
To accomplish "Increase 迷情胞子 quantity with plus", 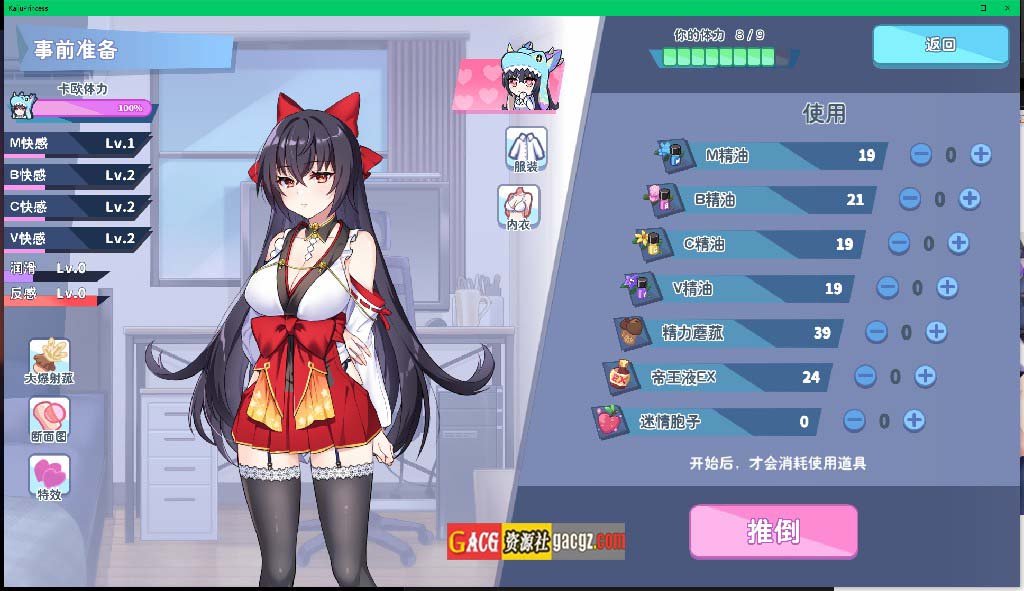I will (914, 421).
